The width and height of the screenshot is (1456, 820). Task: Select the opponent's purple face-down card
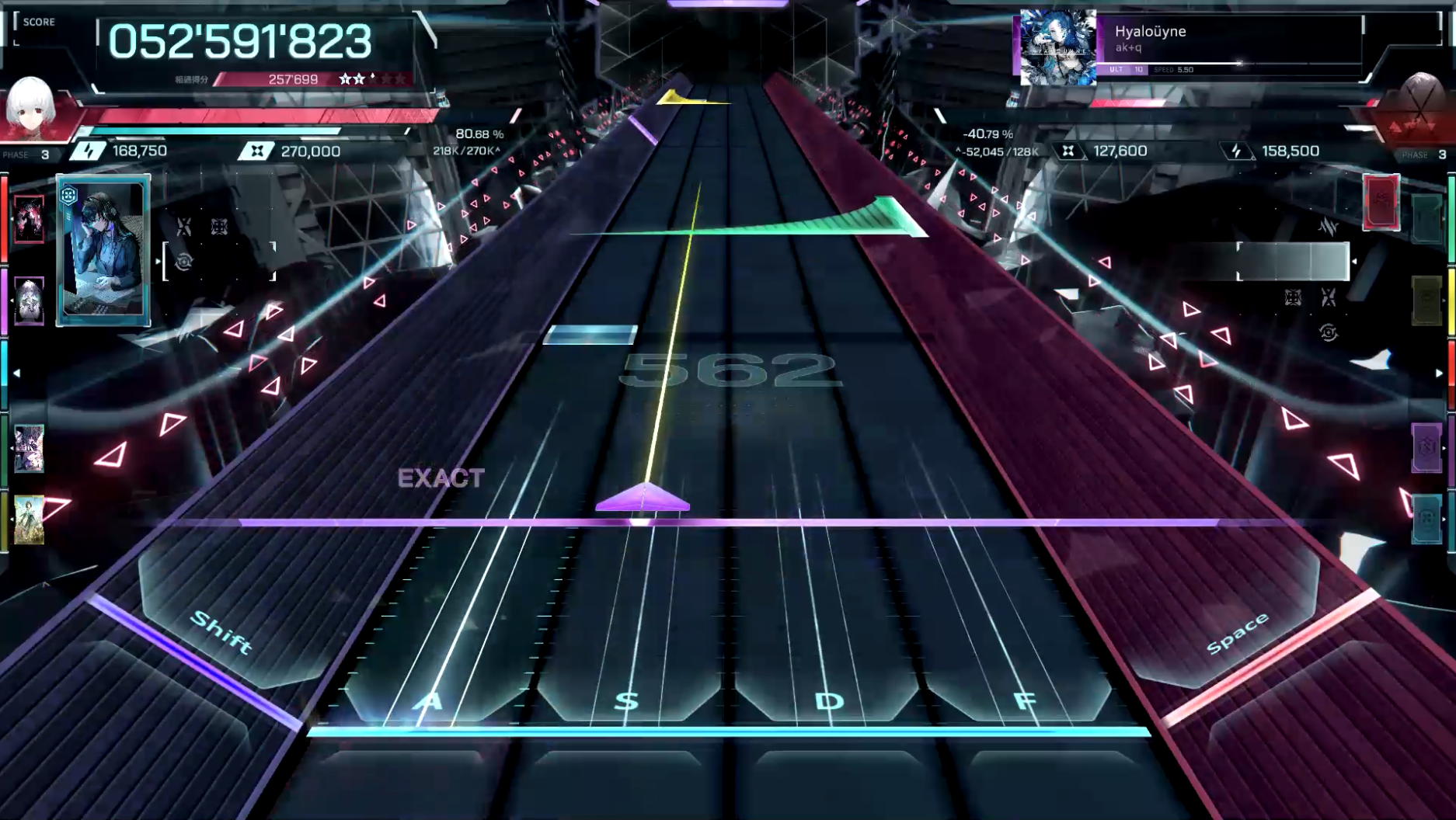tap(1426, 447)
